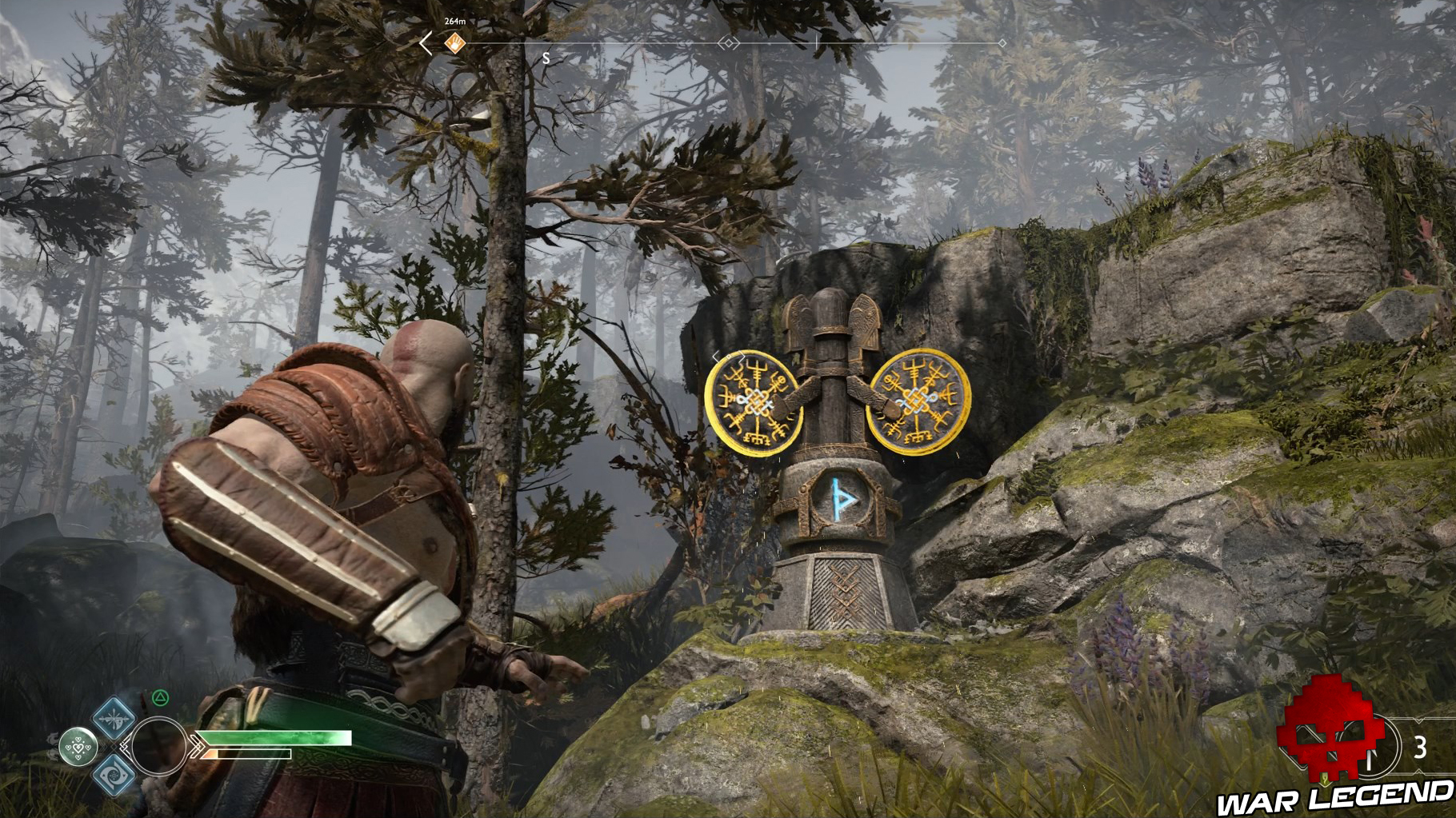Image resolution: width=1456 pixels, height=818 pixels.
Task: Select the empty Spartan Rage circle indicator
Action: tap(159, 746)
